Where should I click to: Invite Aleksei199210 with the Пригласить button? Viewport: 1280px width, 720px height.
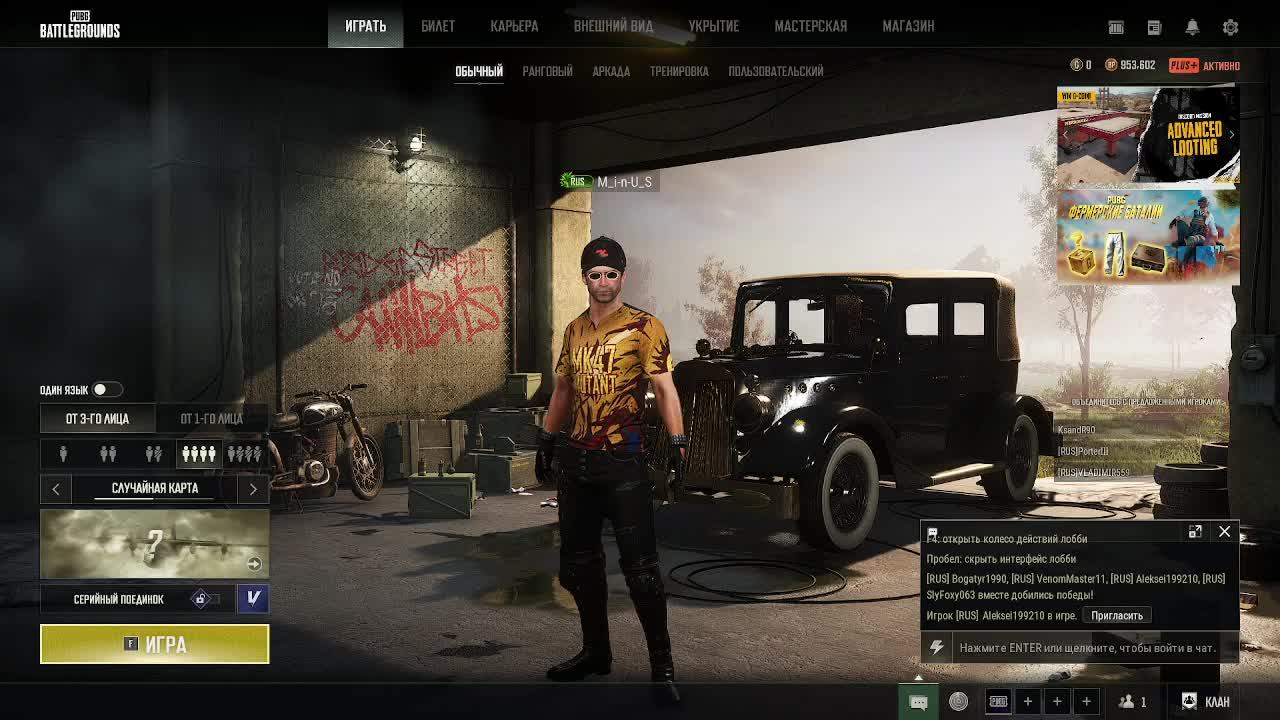click(x=1116, y=615)
